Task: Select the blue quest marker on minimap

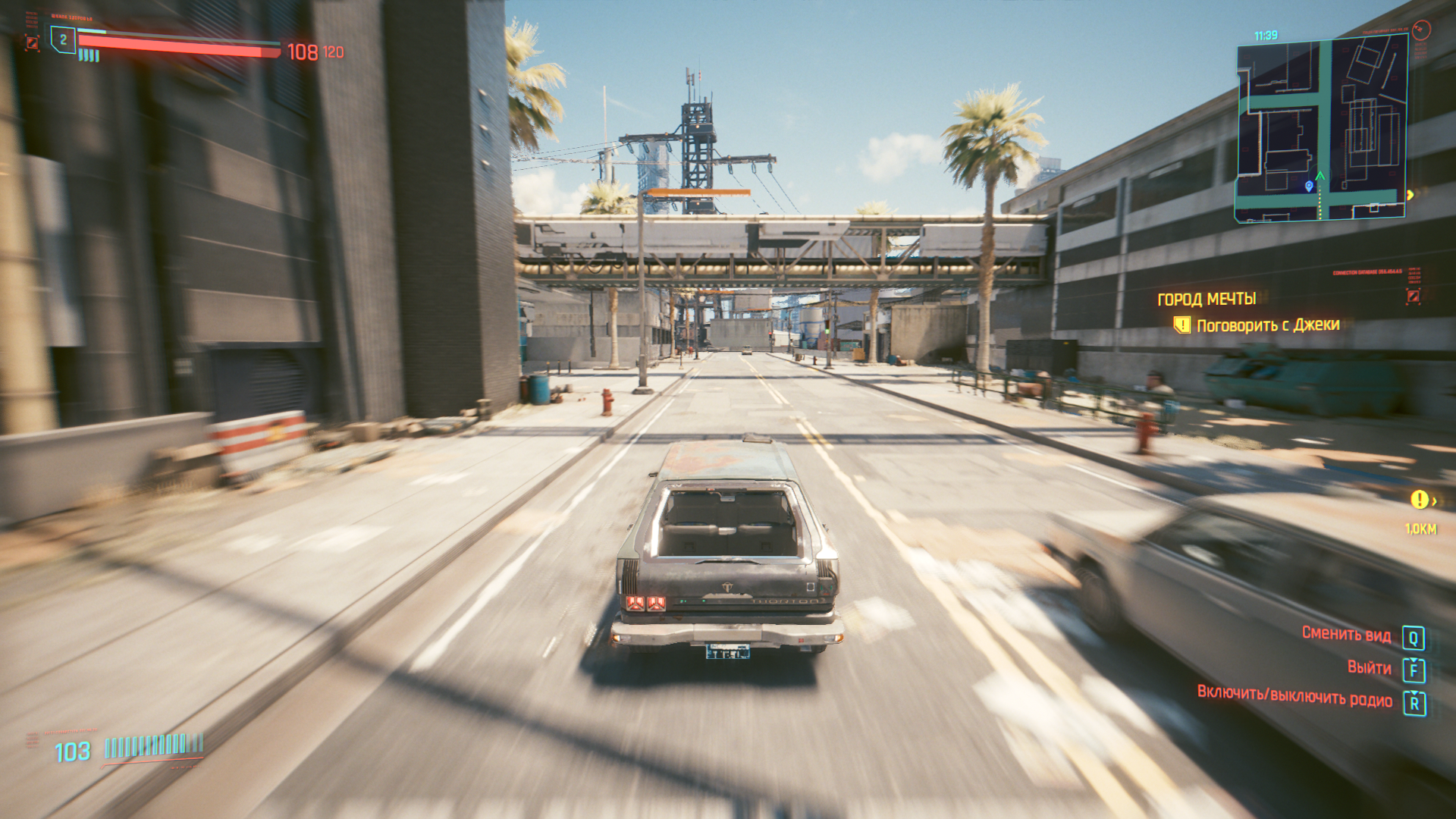Action: tap(1309, 186)
